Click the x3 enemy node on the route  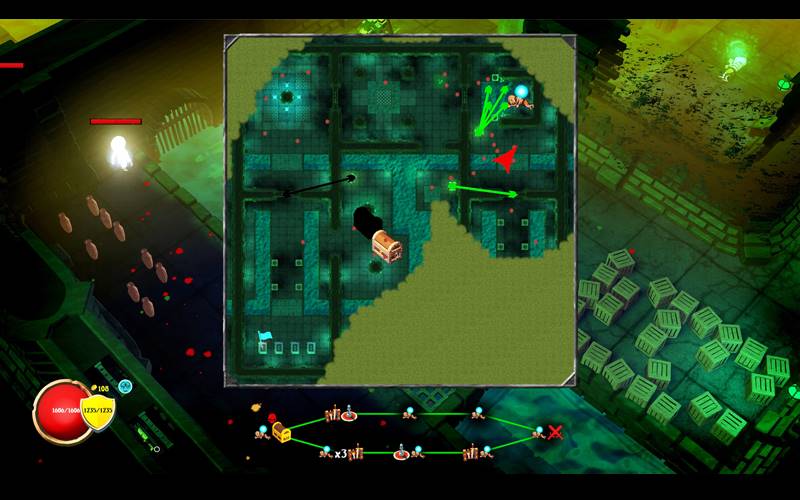(341, 453)
